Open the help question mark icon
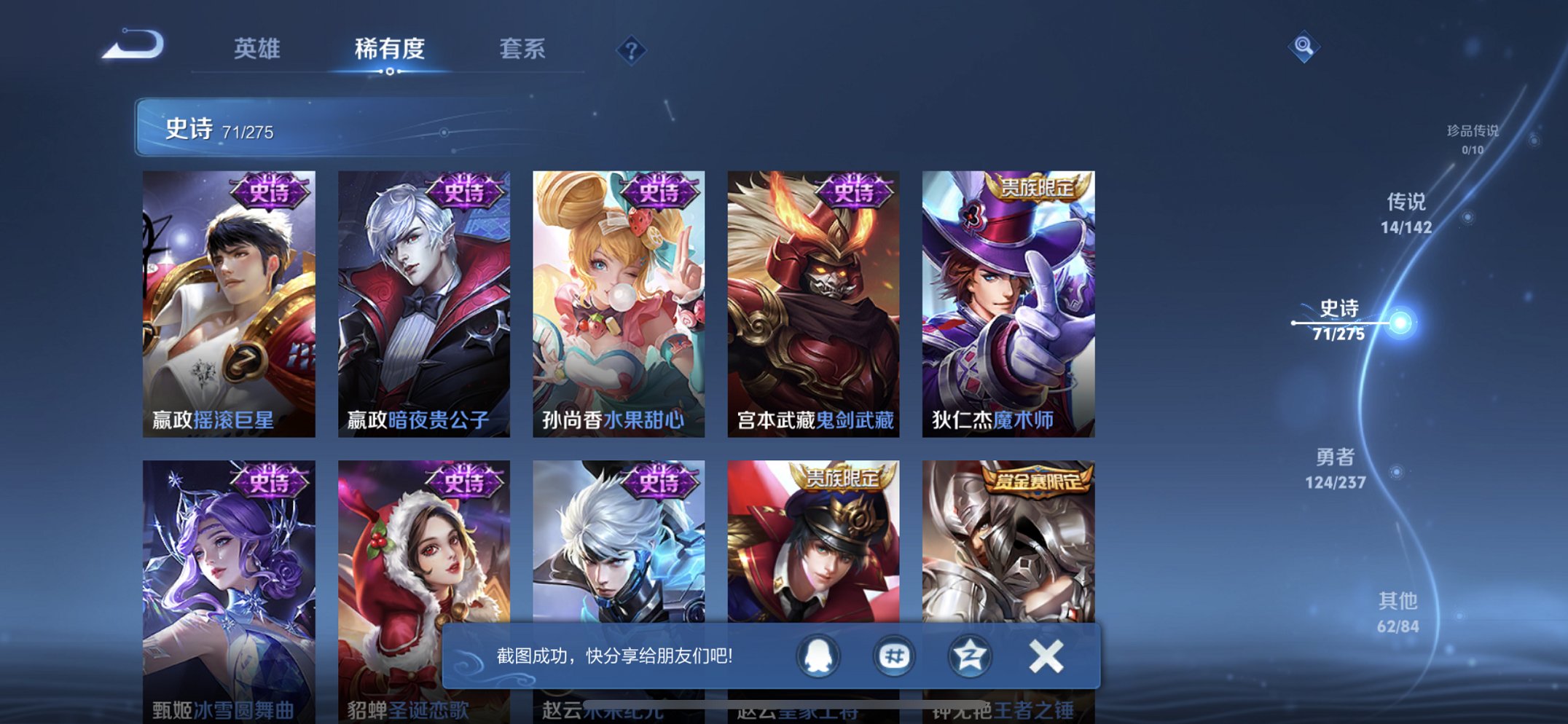Viewport: 1568px width, 724px height. (x=631, y=50)
